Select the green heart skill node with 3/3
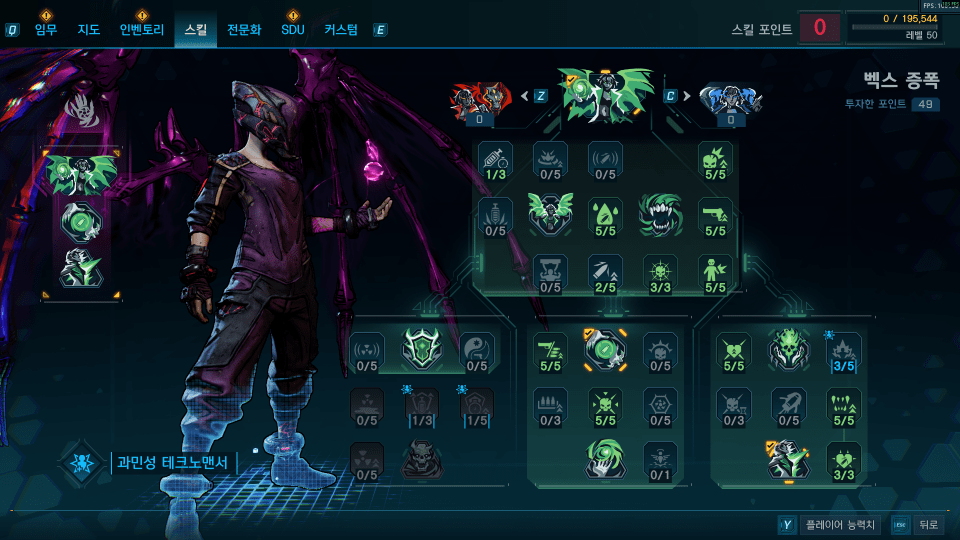Image resolution: width=960 pixels, height=540 pixels. click(844, 460)
